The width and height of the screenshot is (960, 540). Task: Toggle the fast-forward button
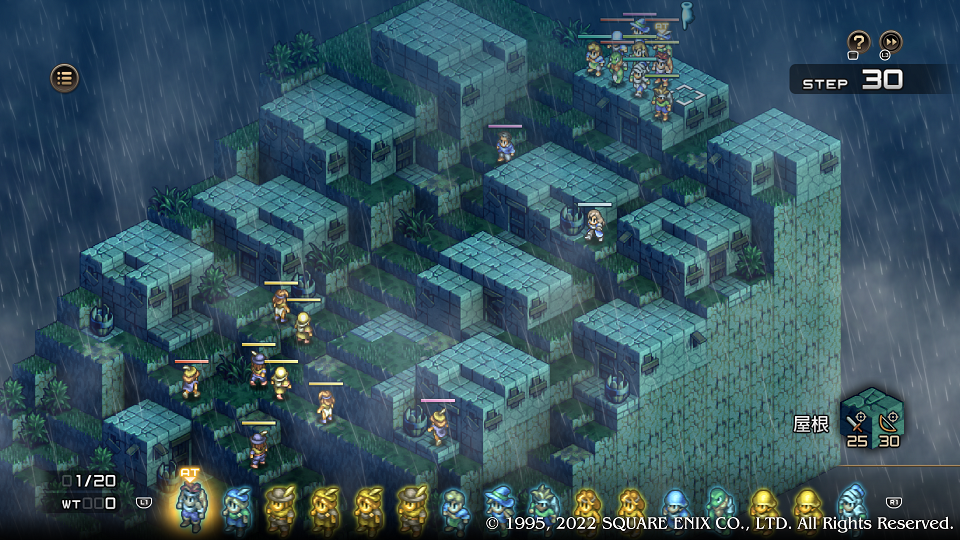[890, 42]
